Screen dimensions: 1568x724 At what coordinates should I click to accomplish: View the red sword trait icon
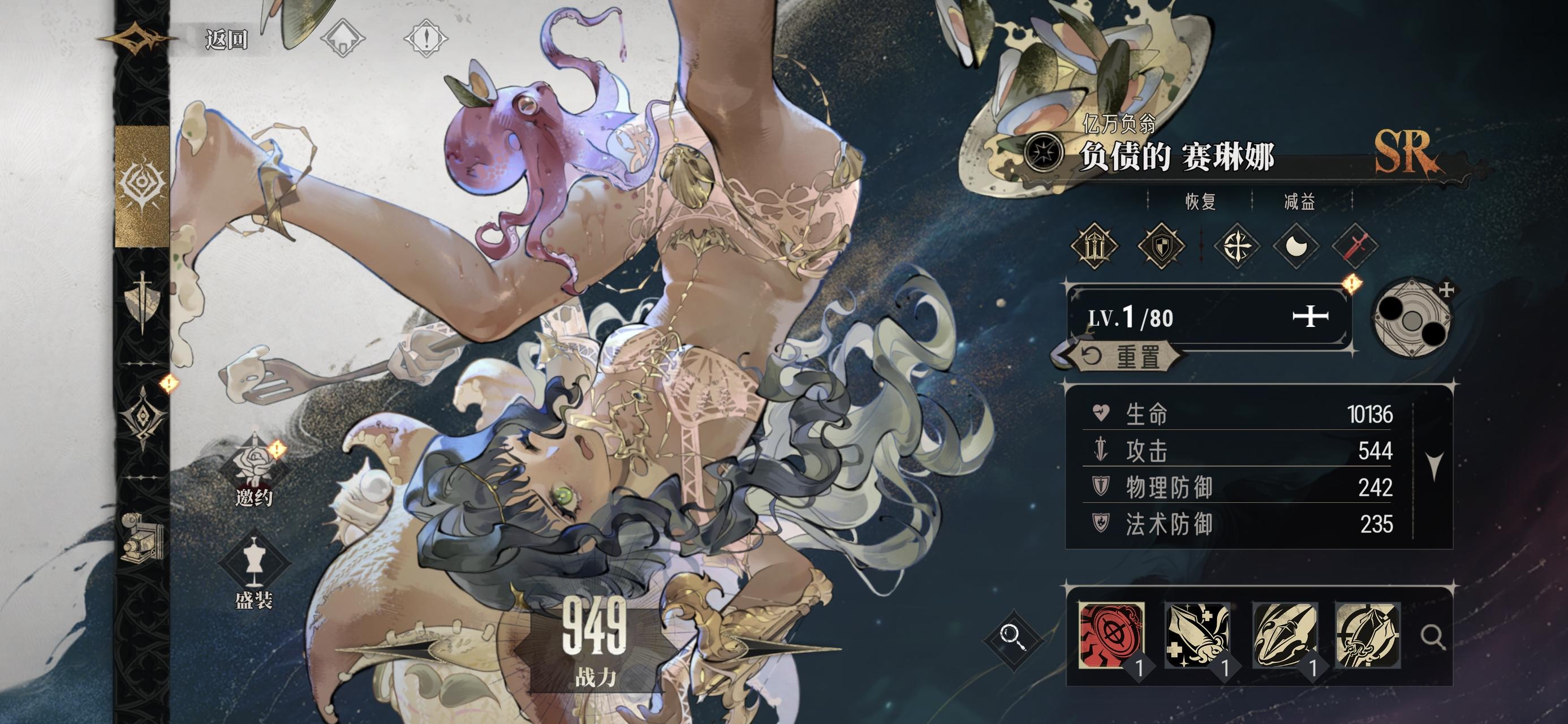(1355, 247)
